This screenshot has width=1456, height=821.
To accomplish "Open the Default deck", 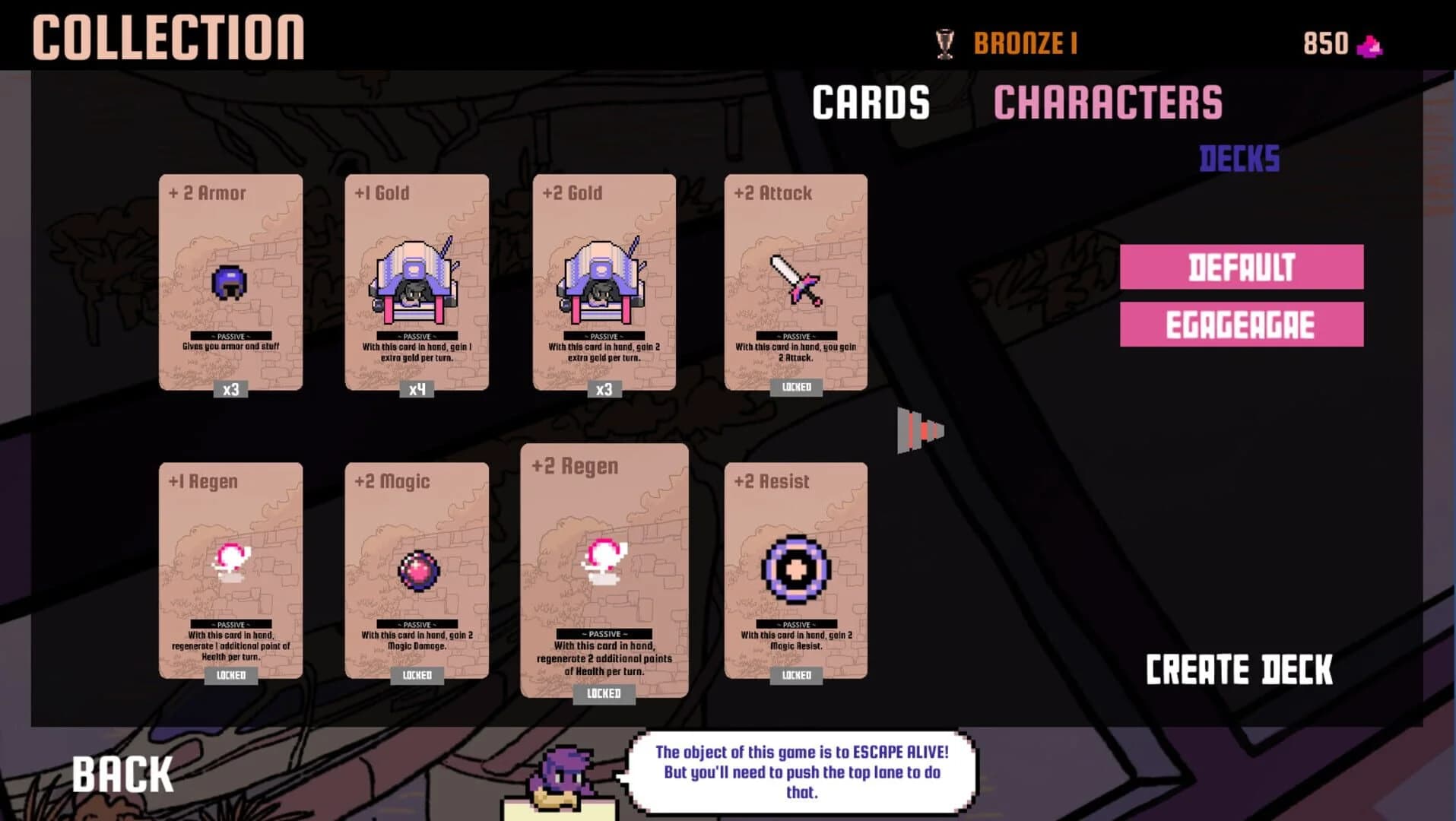I will 1240,268.
